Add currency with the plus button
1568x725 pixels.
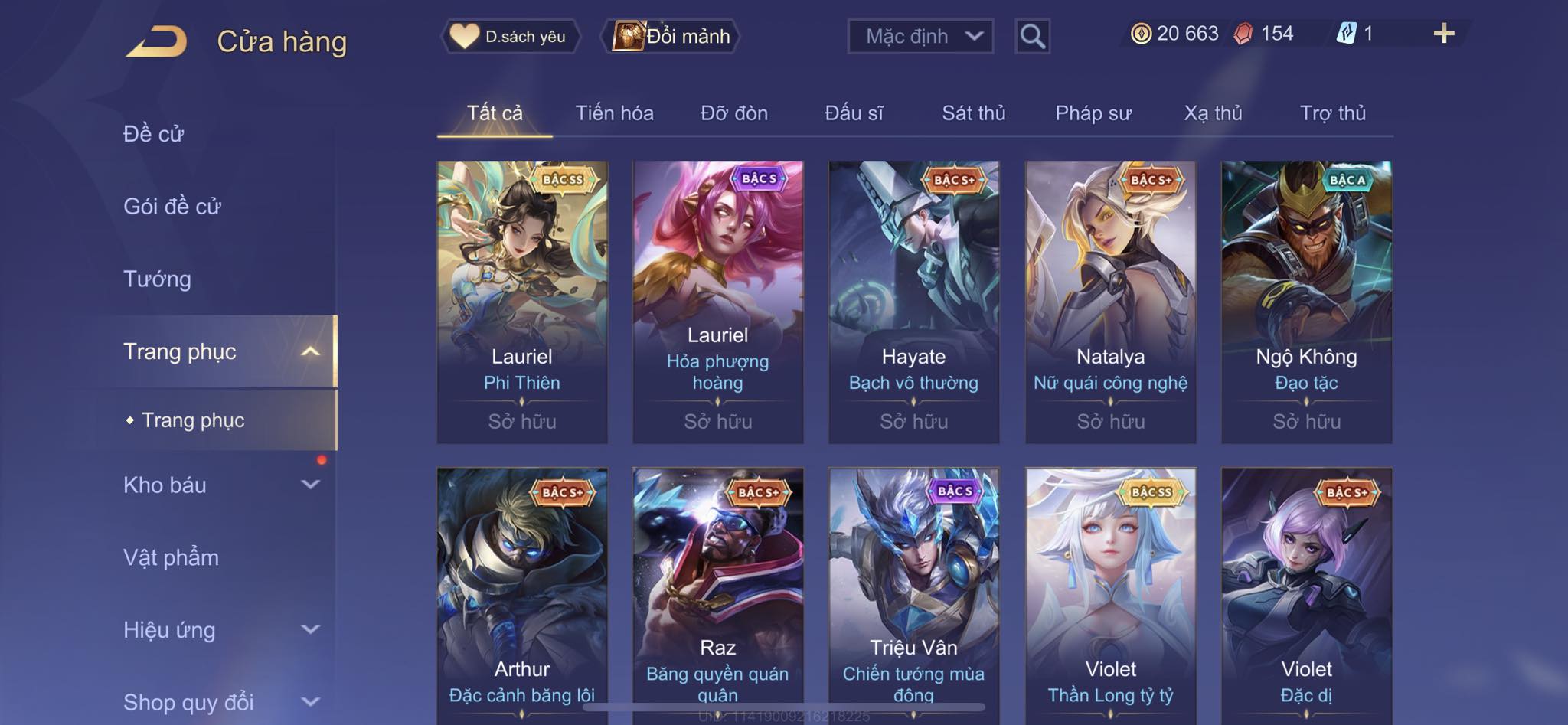pos(1443,34)
